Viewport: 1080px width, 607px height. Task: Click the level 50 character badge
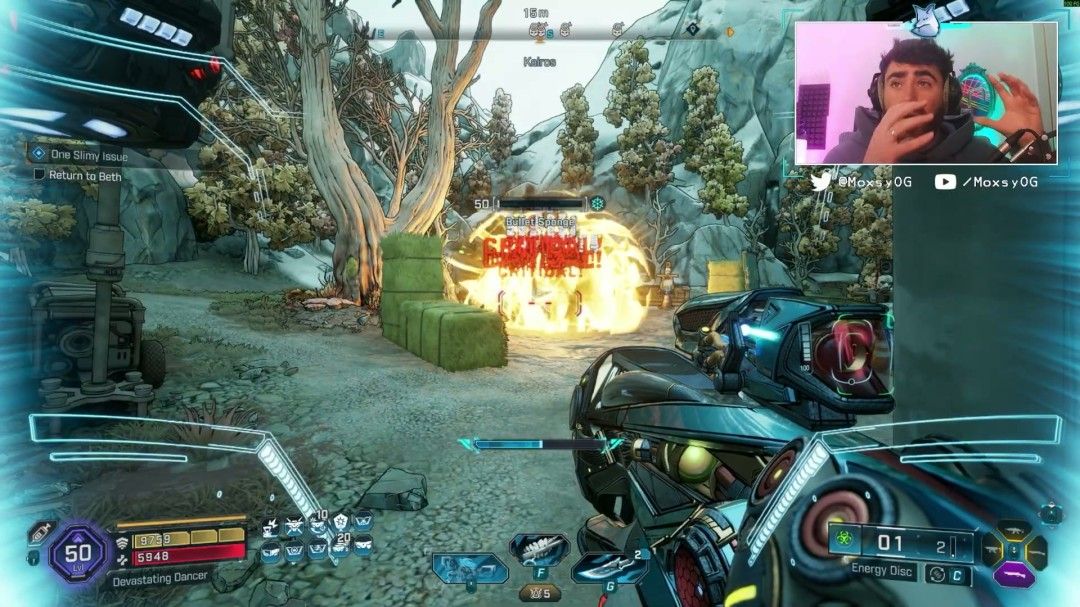click(x=80, y=551)
